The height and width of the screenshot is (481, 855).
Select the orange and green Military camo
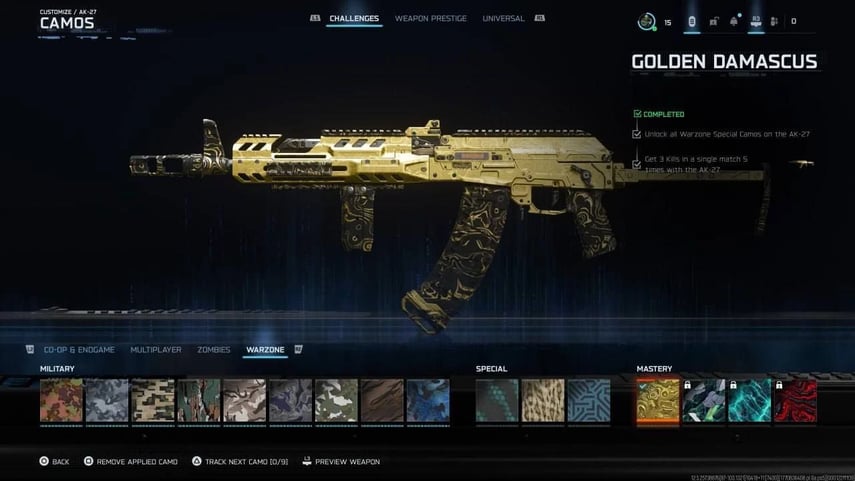pyautogui.click(x=61, y=400)
